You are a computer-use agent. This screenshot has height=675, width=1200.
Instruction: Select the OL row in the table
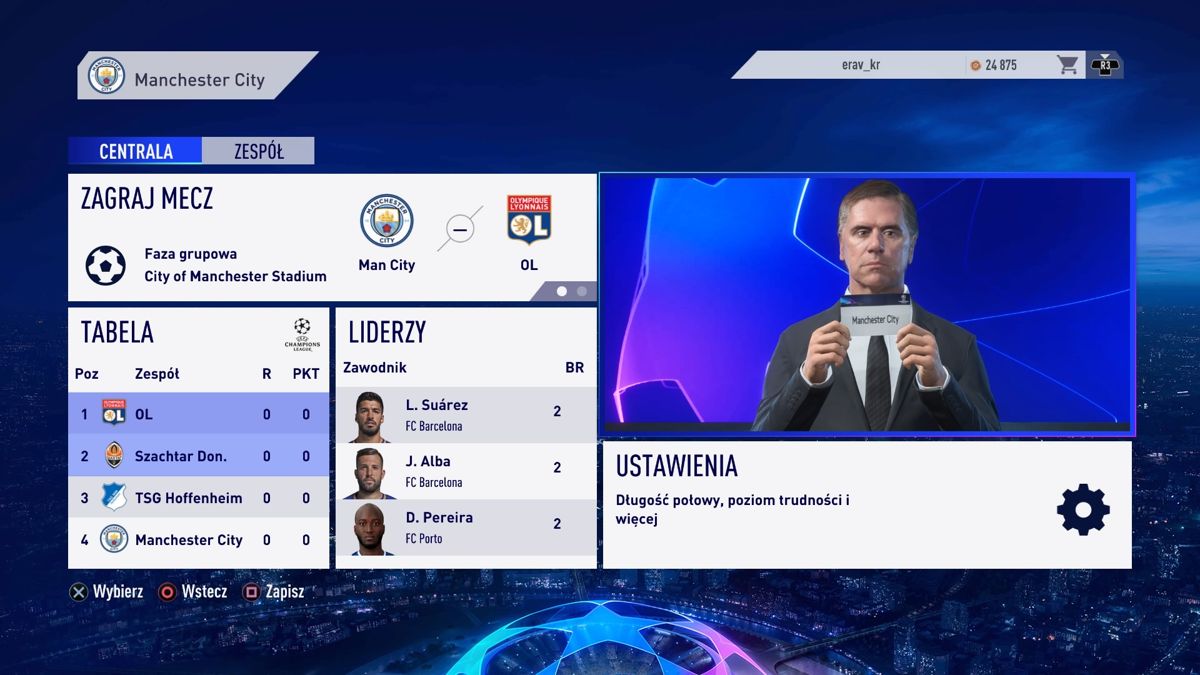[x=198, y=414]
